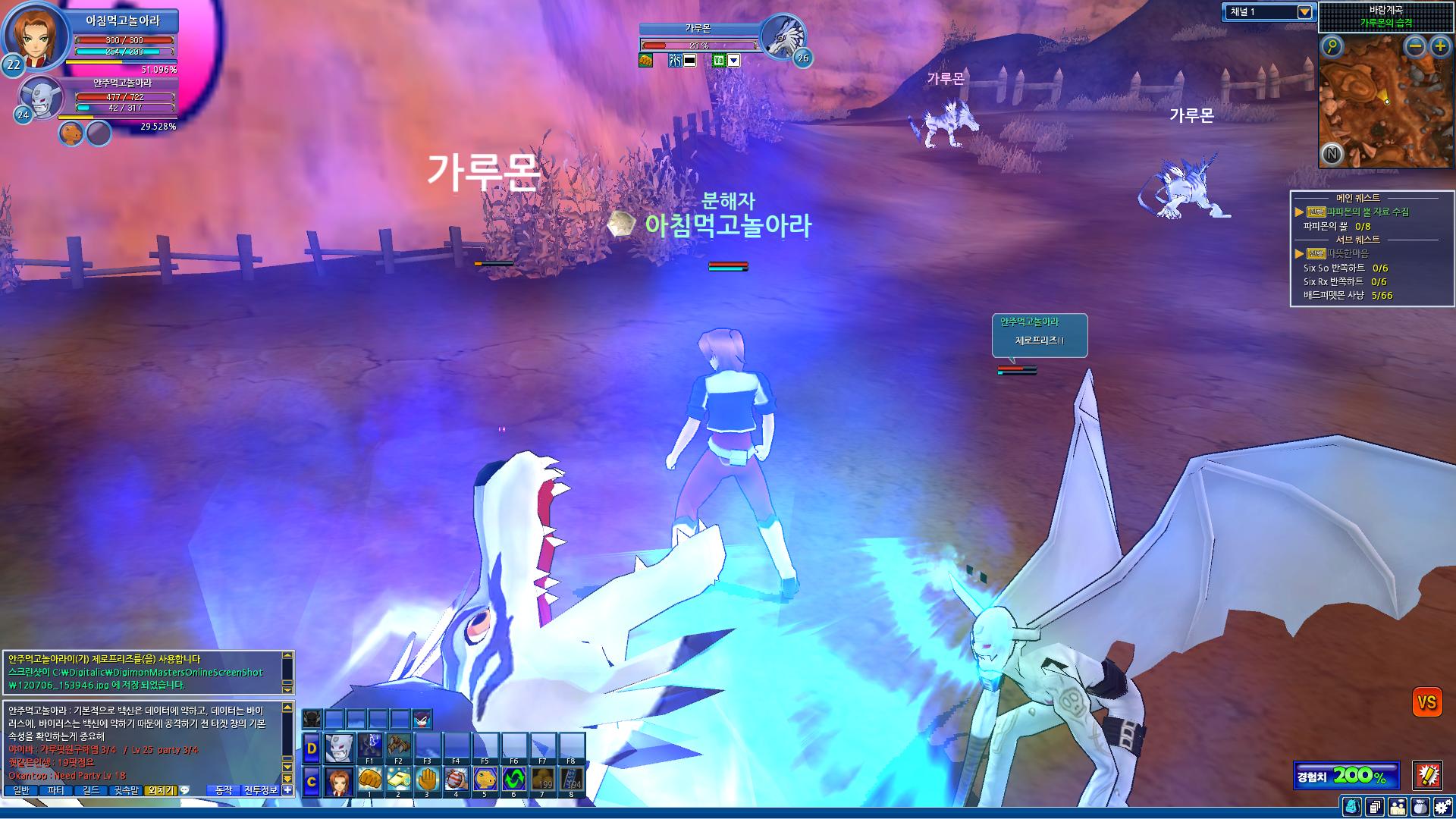Use the fist attack skill in slot 1
The width and height of the screenshot is (1456, 819).
(370, 780)
